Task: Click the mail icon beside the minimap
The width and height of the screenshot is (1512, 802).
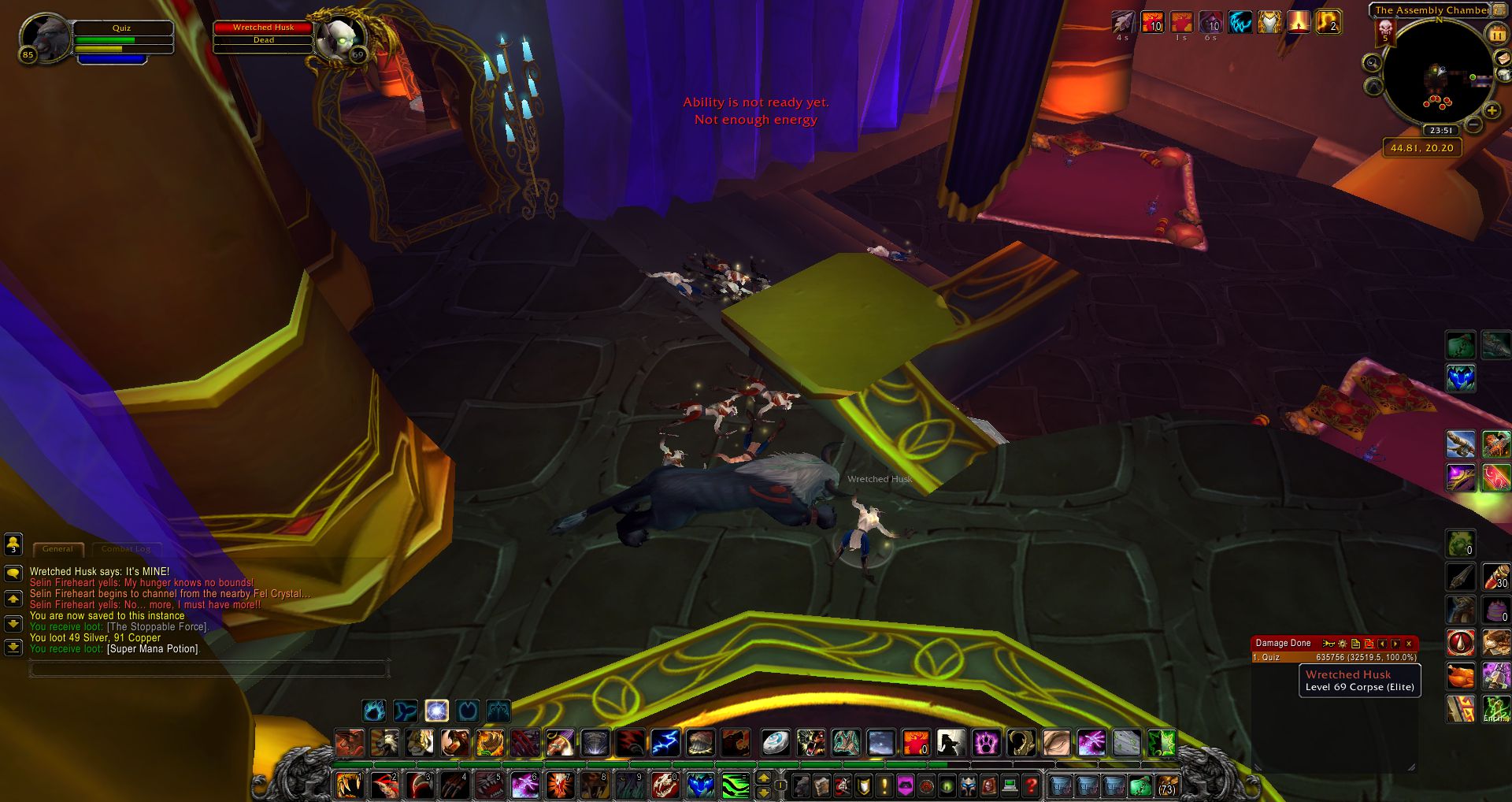Action: [x=1502, y=58]
